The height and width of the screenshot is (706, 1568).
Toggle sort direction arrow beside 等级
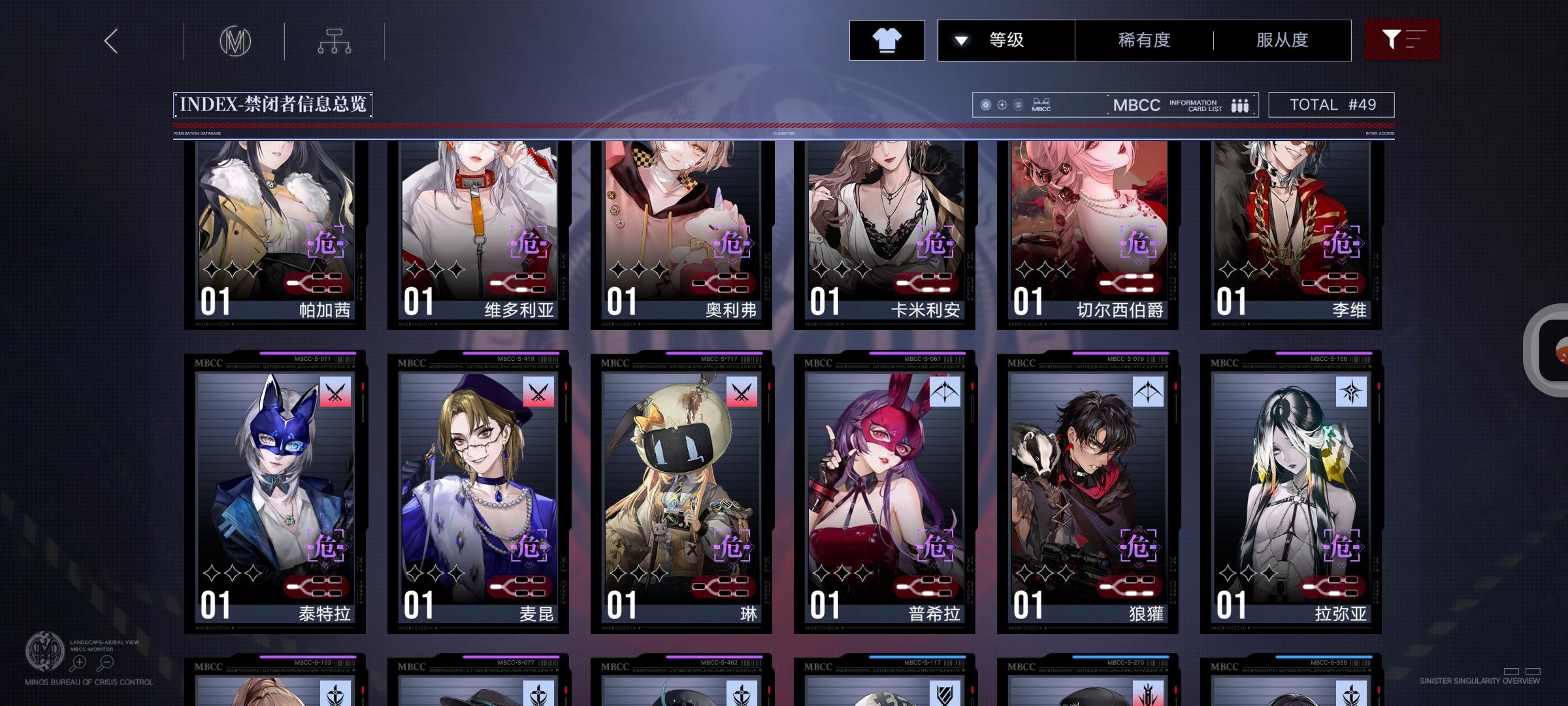coord(960,40)
